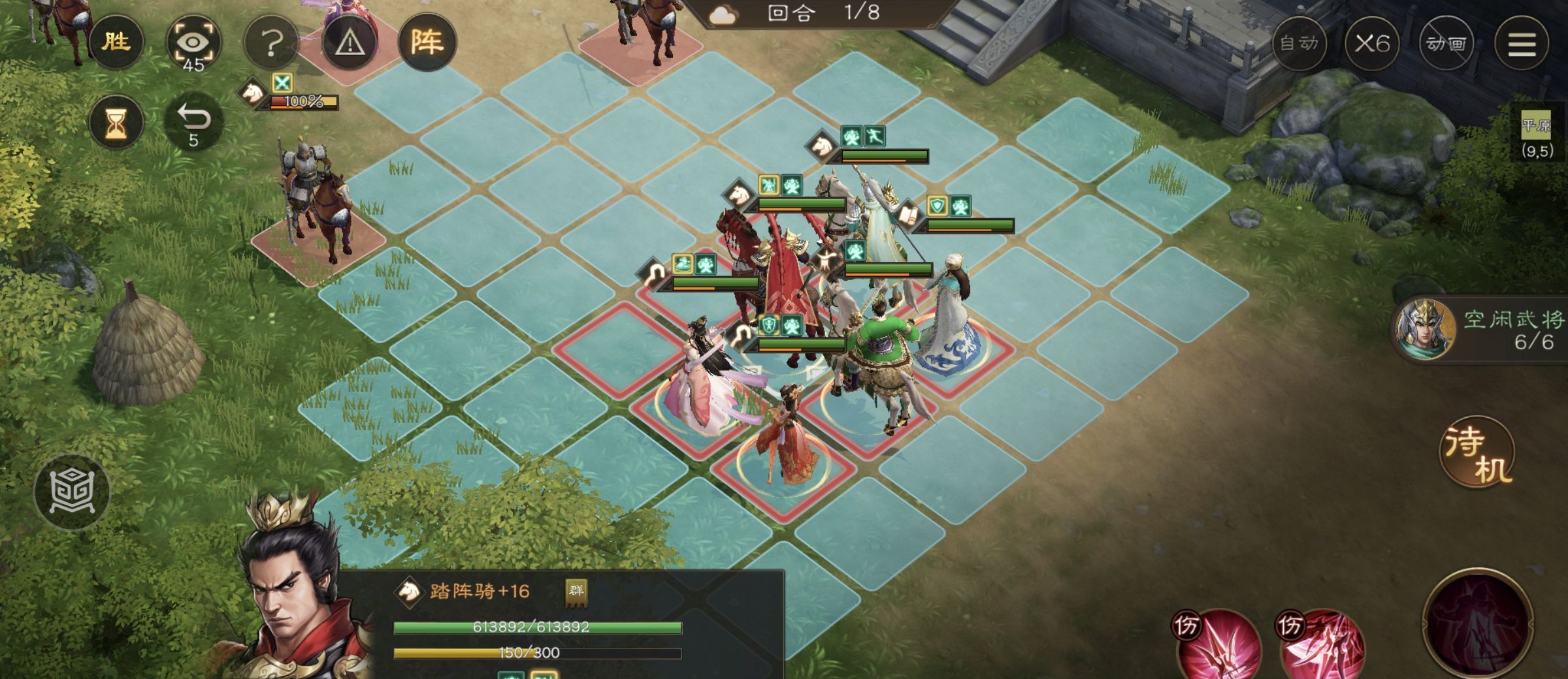Image resolution: width=1568 pixels, height=679 pixels.
Task: Open the question mark help icon
Action: (x=271, y=42)
